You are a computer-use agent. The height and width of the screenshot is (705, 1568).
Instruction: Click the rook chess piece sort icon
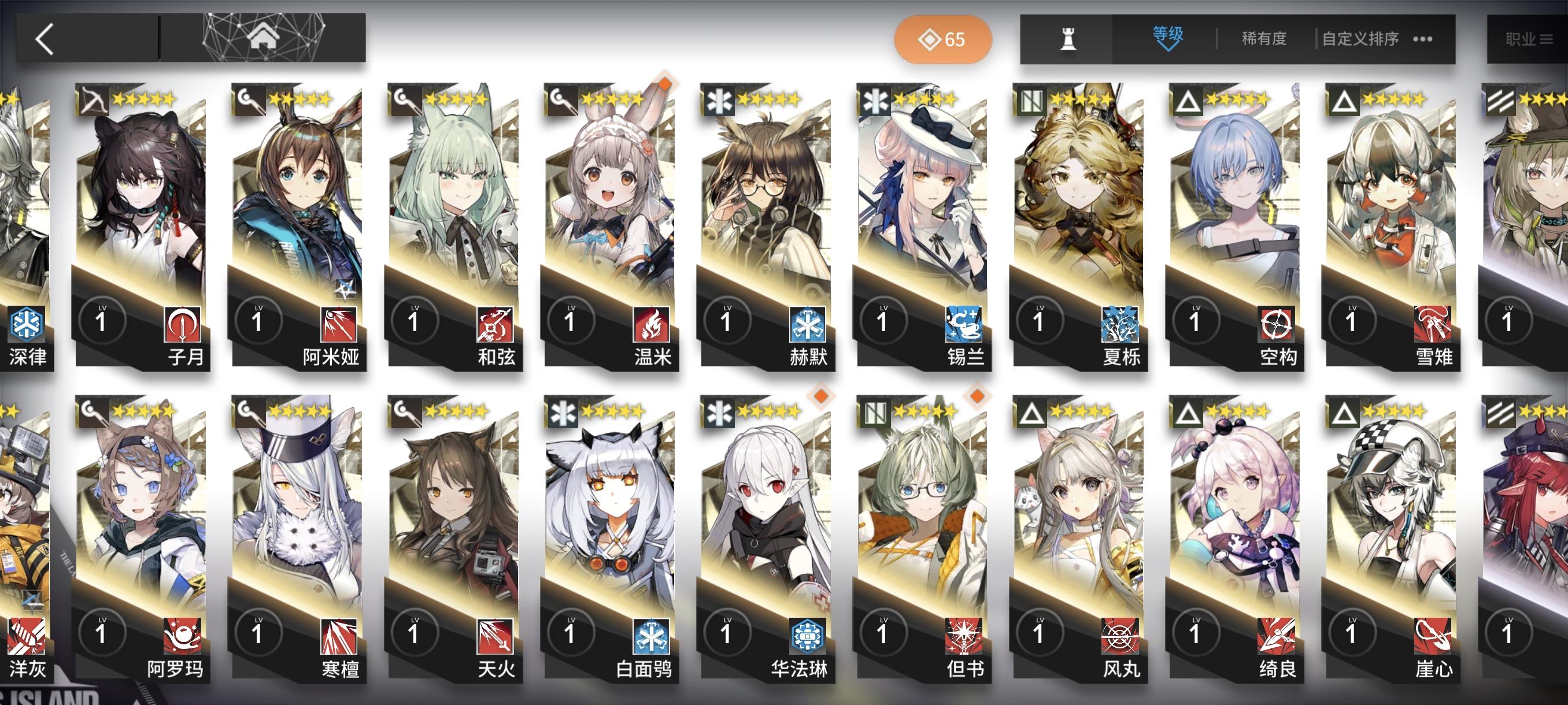point(1069,38)
